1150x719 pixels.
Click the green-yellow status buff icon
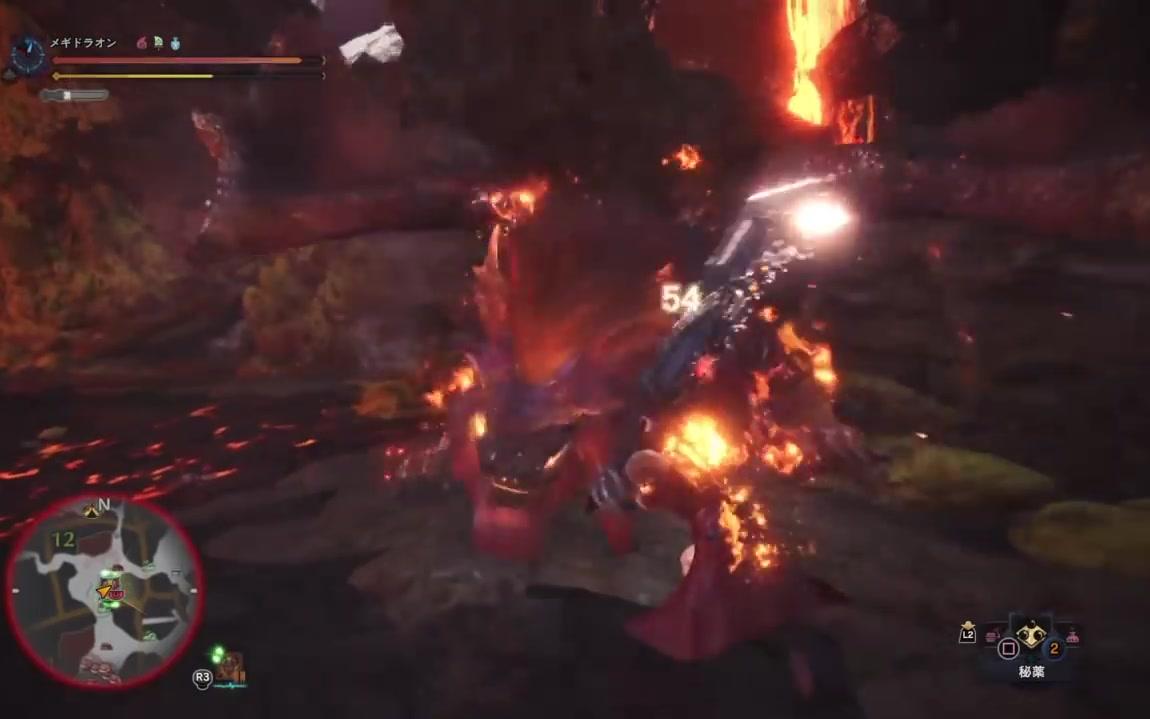tap(158, 43)
